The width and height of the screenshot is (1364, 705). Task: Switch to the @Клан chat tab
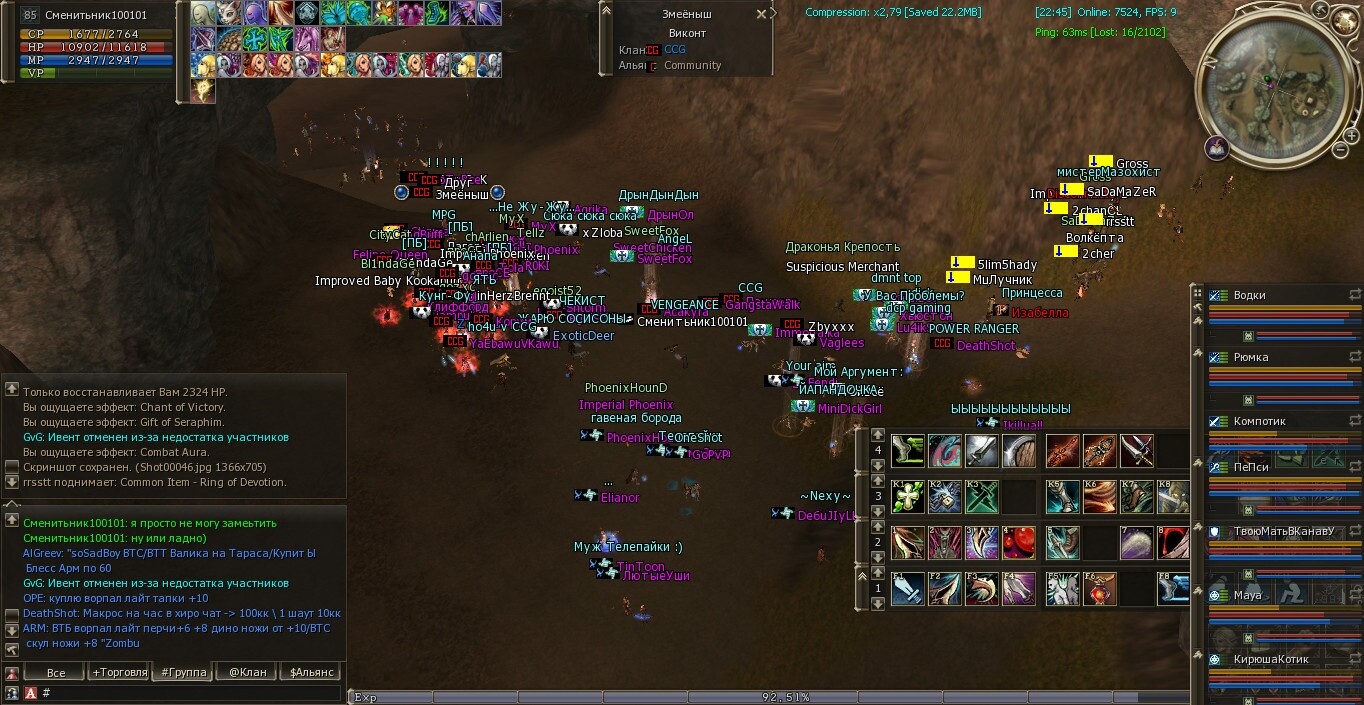coord(247,672)
